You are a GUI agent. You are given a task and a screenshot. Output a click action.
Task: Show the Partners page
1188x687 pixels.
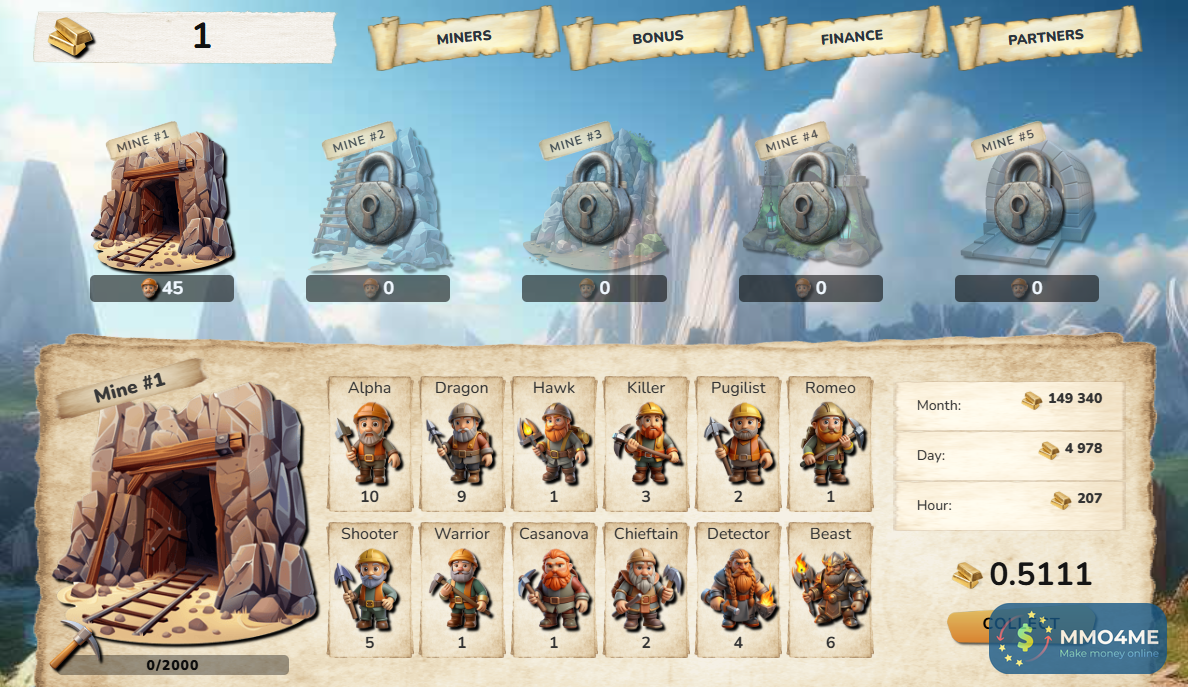point(1045,38)
